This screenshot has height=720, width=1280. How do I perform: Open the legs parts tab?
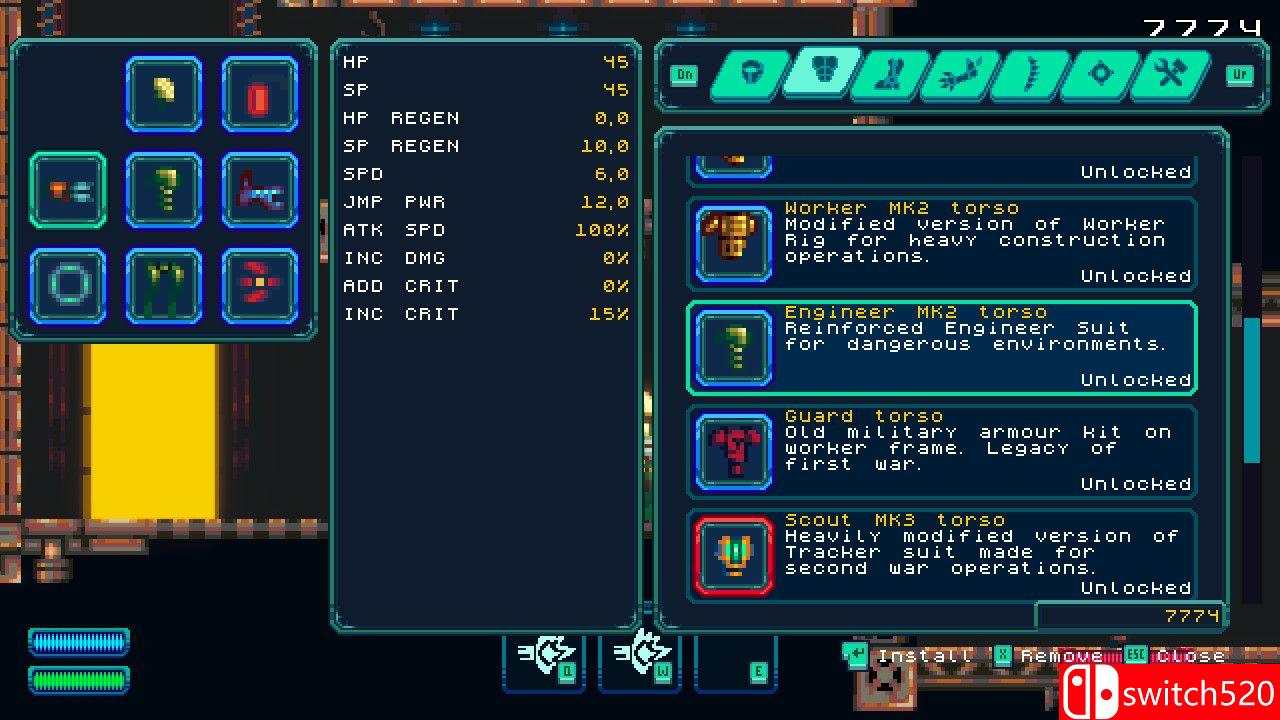click(888, 74)
